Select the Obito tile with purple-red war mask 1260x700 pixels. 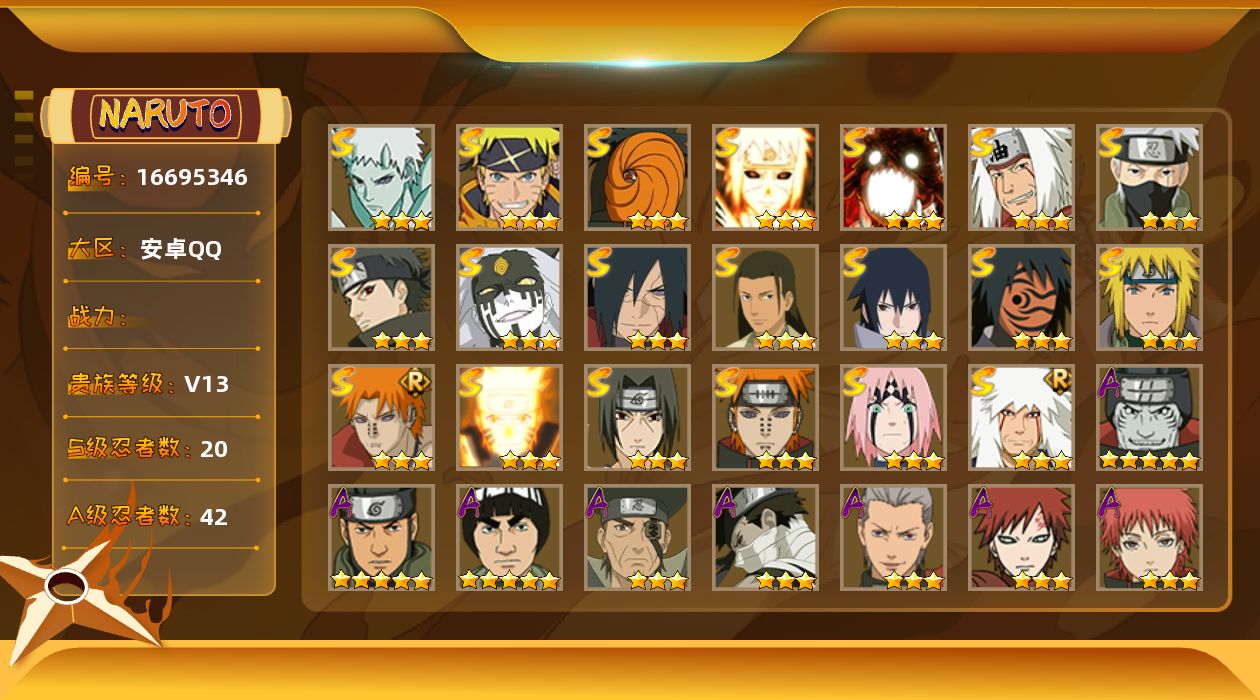click(1021, 297)
